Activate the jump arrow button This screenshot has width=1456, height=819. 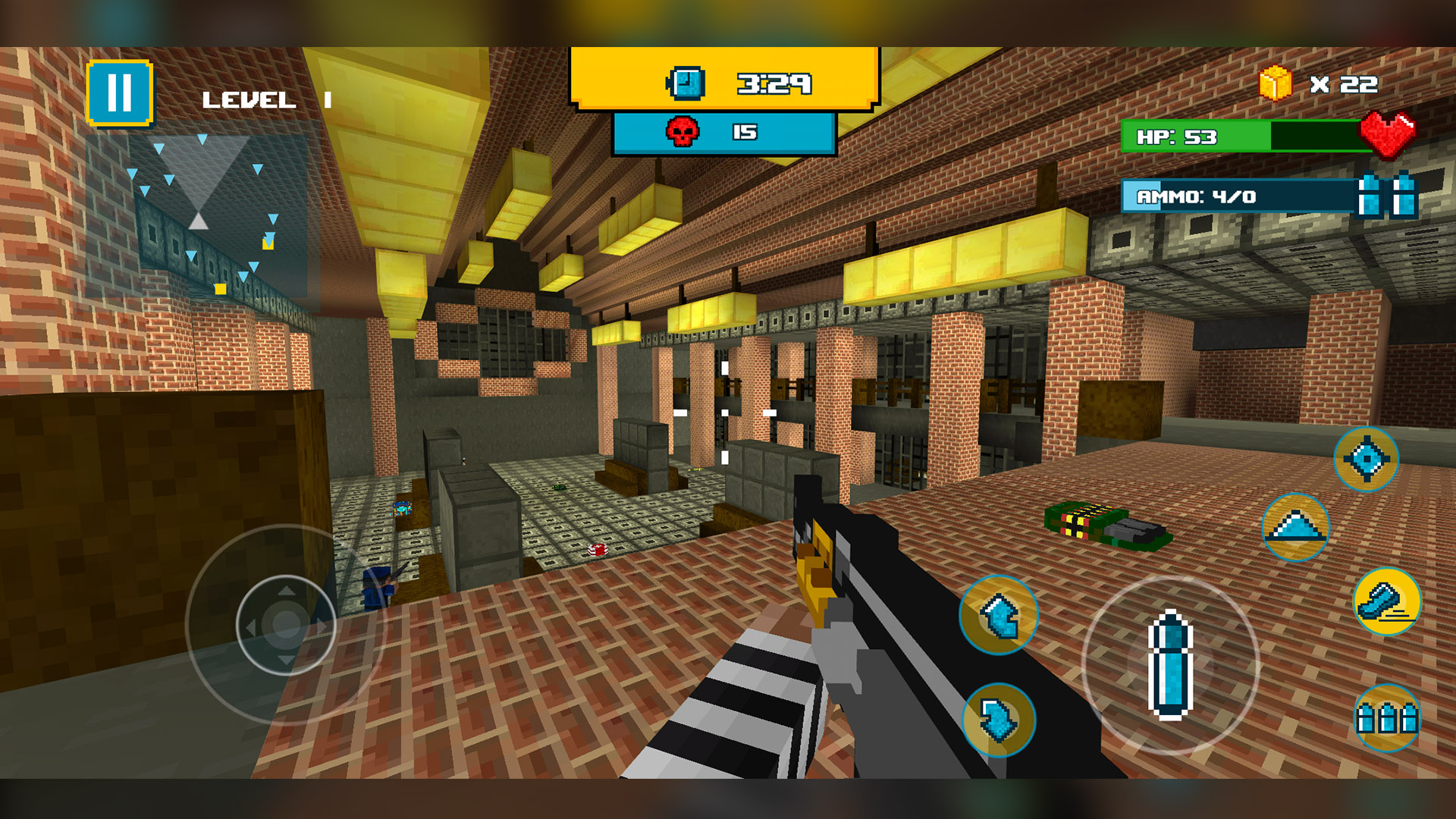pos(1295,527)
